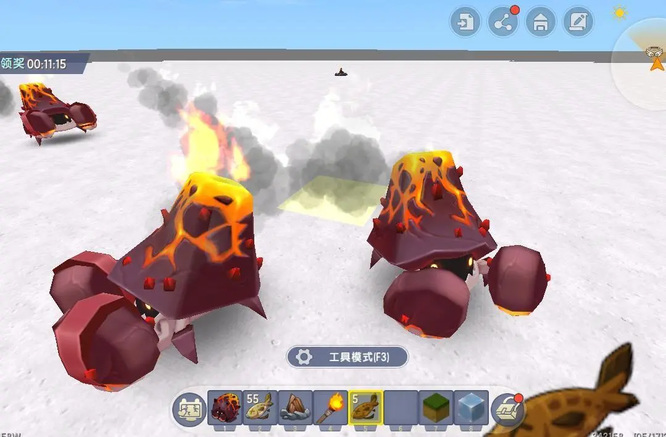Image resolution: width=666 pixels, height=437 pixels.
Task: Select the torch hotbar slot
Action: (x=331, y=407)
